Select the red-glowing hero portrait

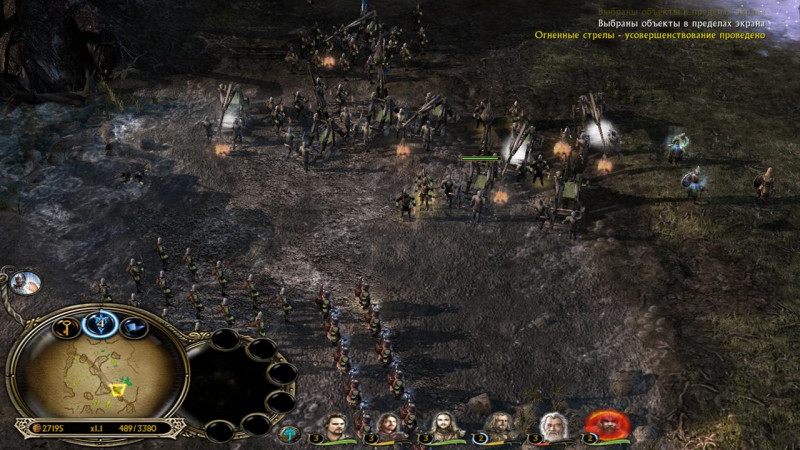(604, 425)
